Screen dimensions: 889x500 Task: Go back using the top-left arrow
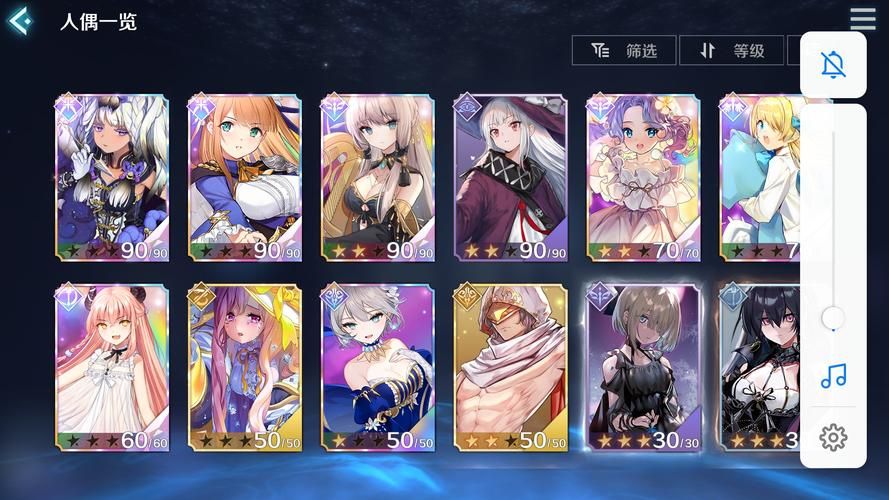[20, 21]
